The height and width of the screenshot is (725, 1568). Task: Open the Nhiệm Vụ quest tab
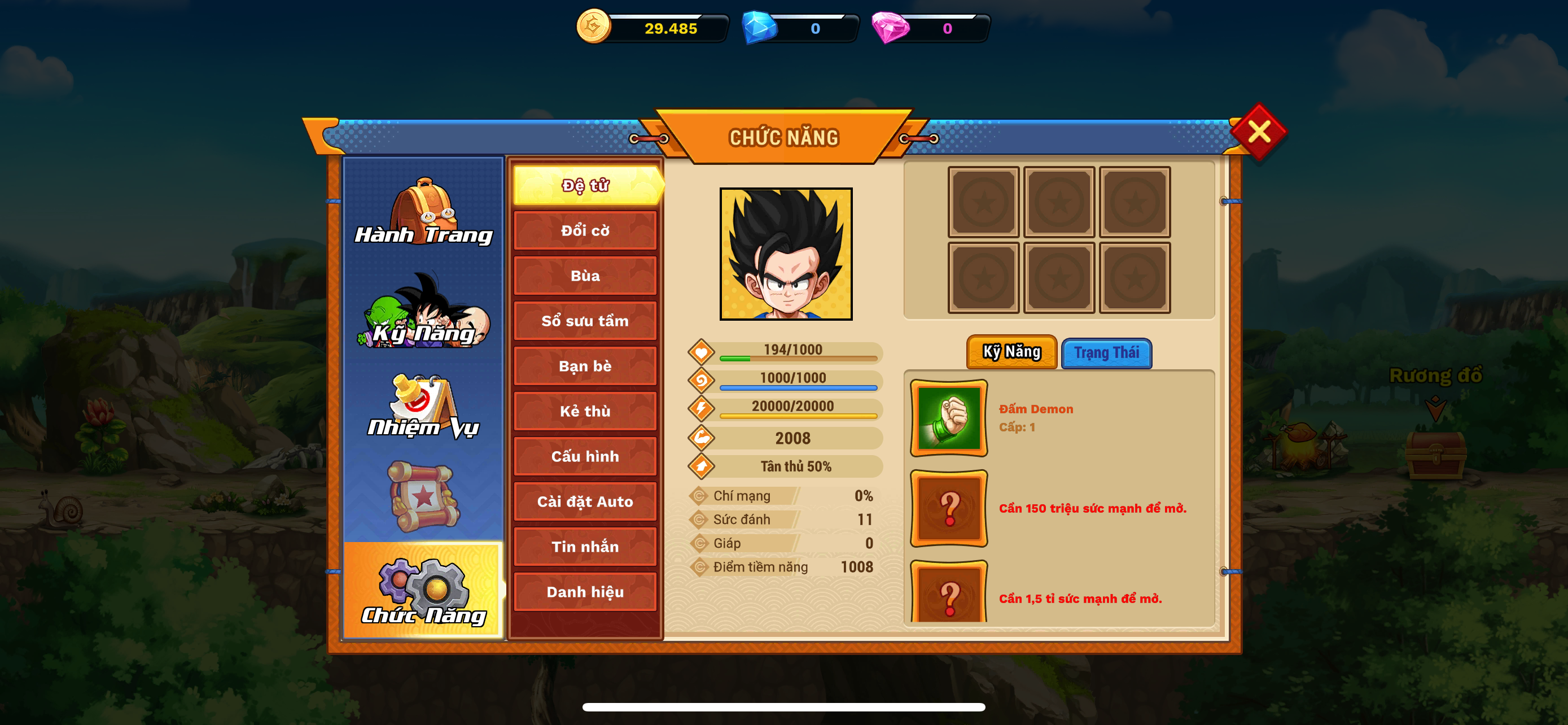coord(423,406)
